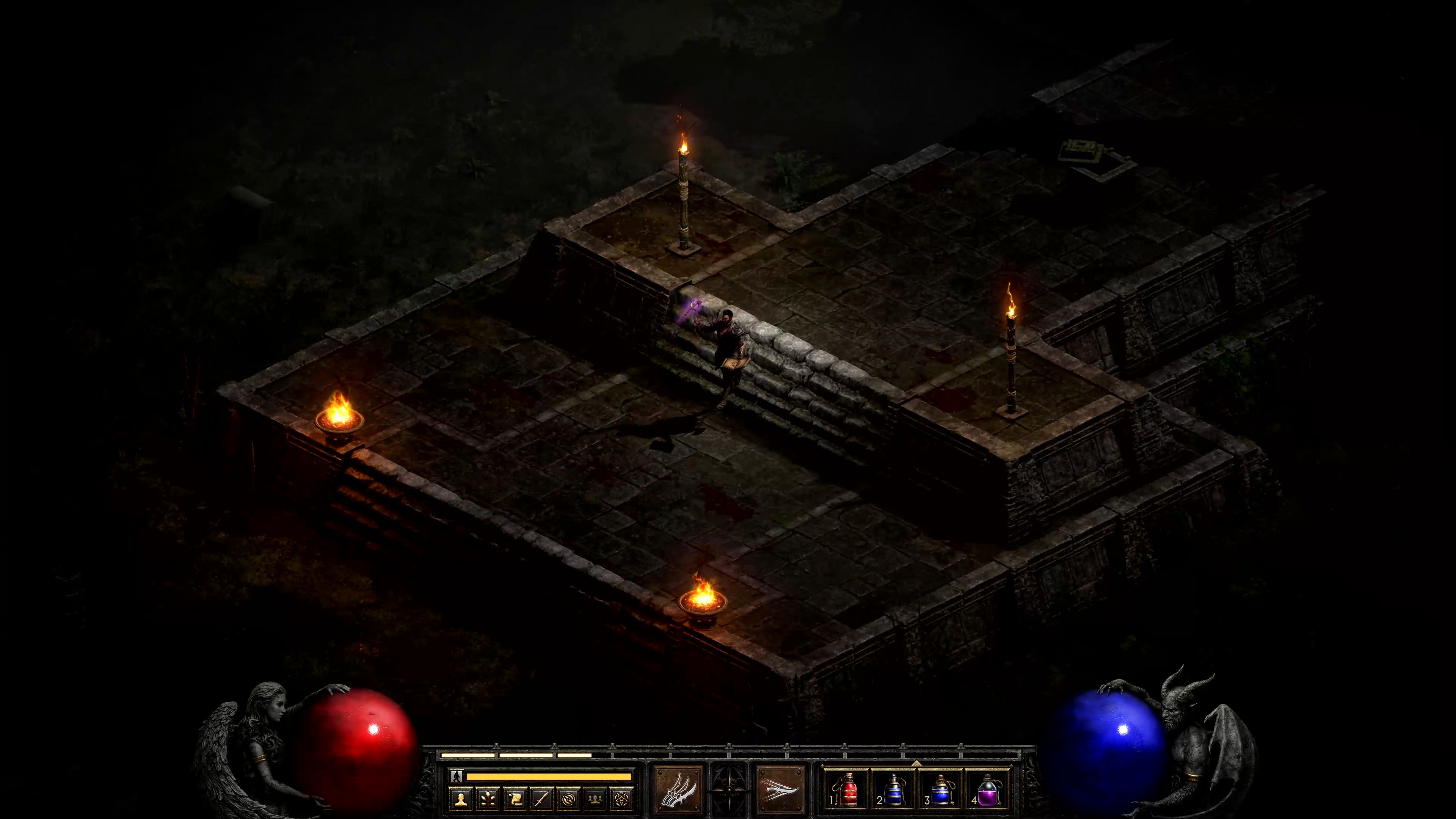Open the party screen two-figures icon
The image size is (1456, 819).
click(x=595, y=799)
